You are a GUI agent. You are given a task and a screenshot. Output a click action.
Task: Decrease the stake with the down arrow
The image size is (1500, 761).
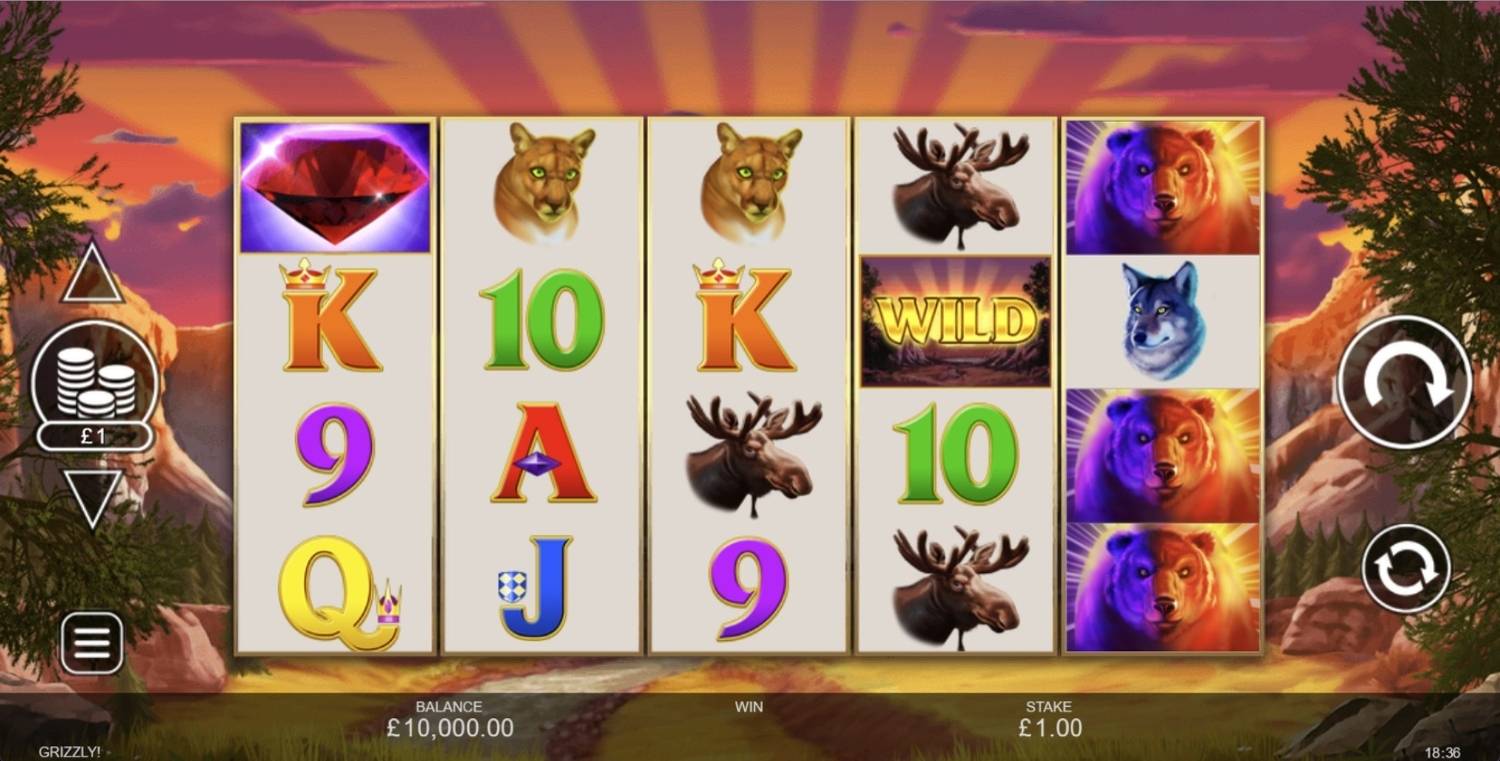pyautogui.click(x=93, y=496)
